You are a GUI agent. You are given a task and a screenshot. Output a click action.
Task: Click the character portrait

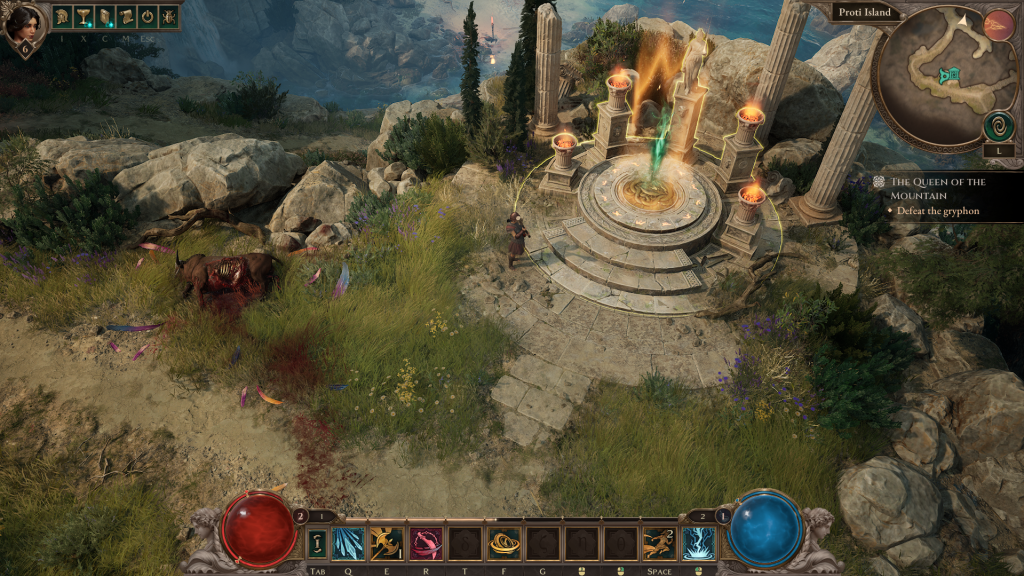coord(22,24)
